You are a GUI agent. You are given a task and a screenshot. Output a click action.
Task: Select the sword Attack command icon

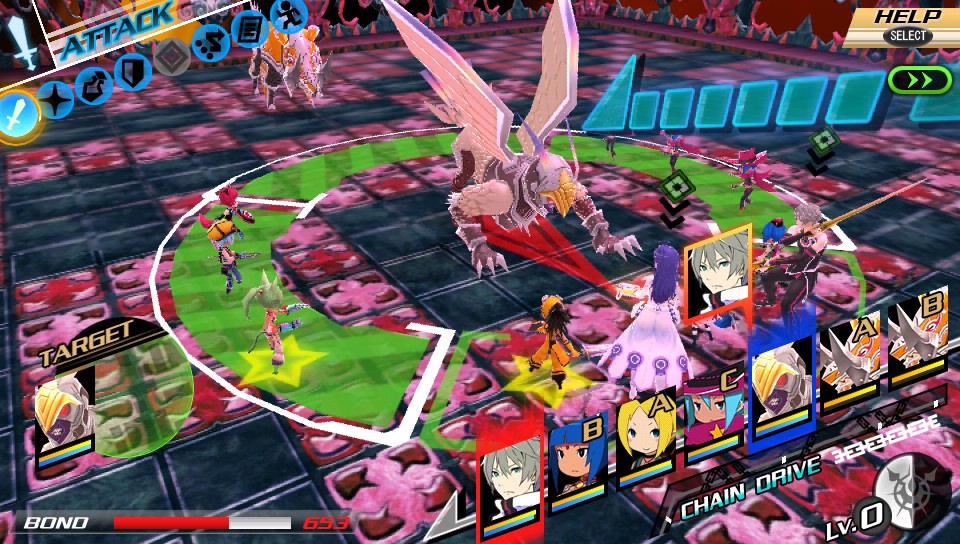tap(19, 114)
